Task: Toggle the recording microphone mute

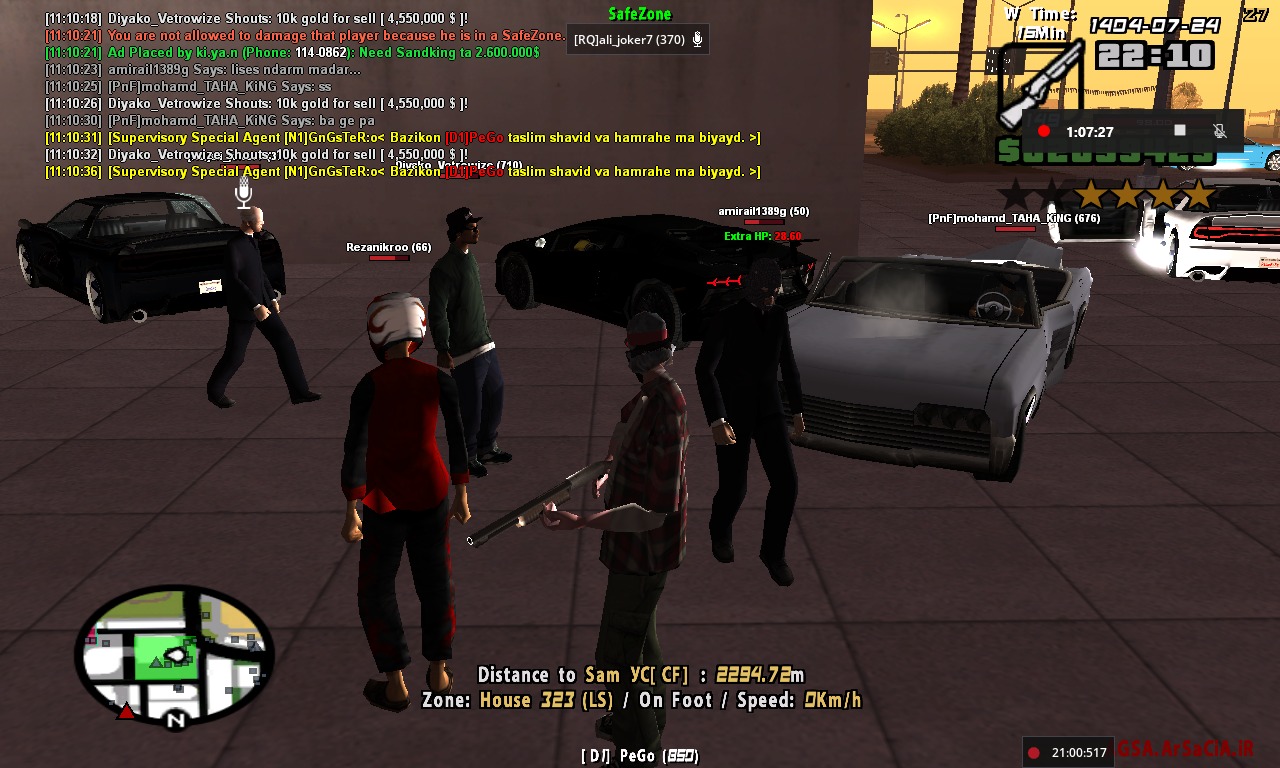Action: (x=1220, y=131)
